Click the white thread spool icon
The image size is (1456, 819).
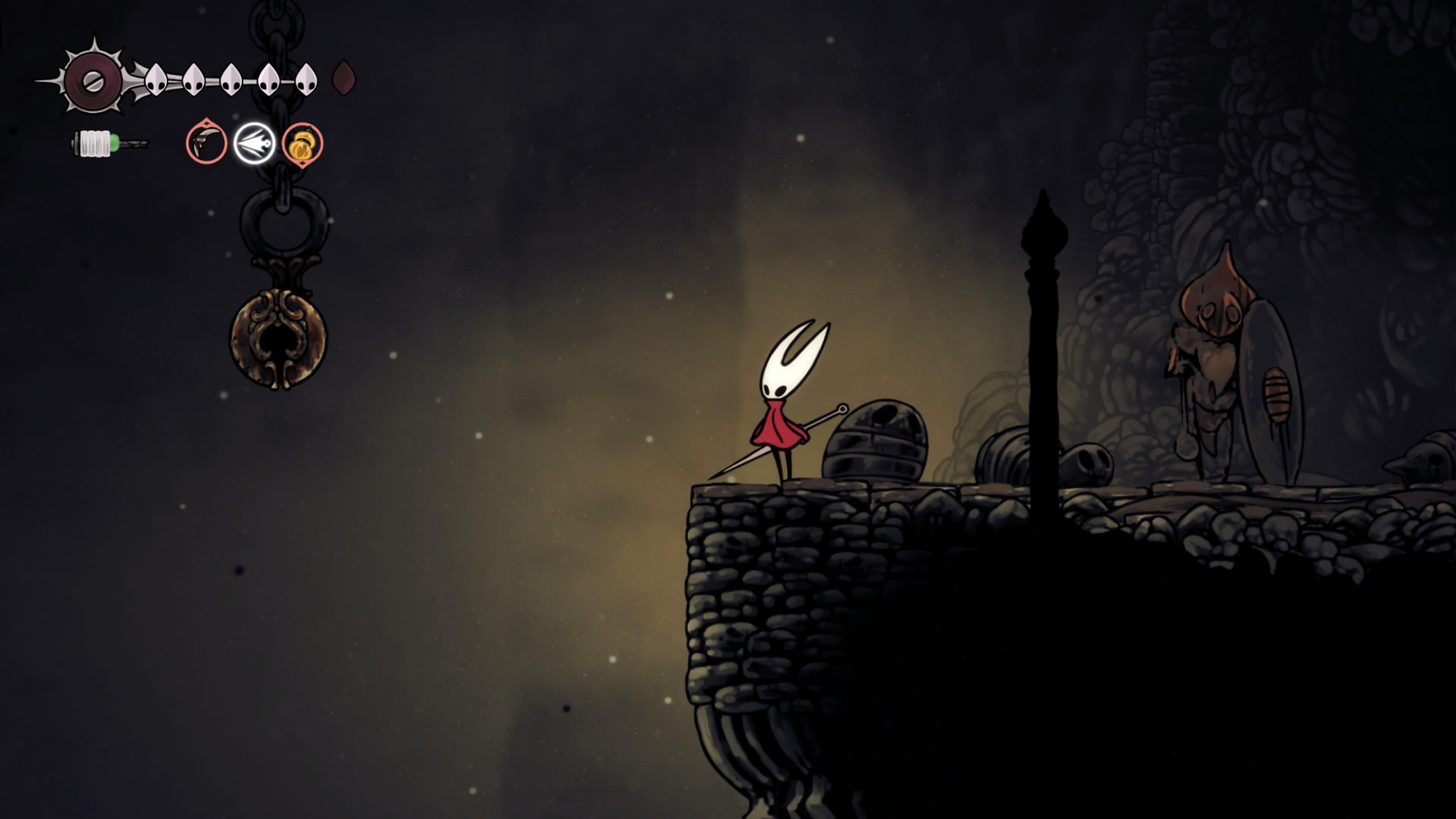(x=95, y=143)
